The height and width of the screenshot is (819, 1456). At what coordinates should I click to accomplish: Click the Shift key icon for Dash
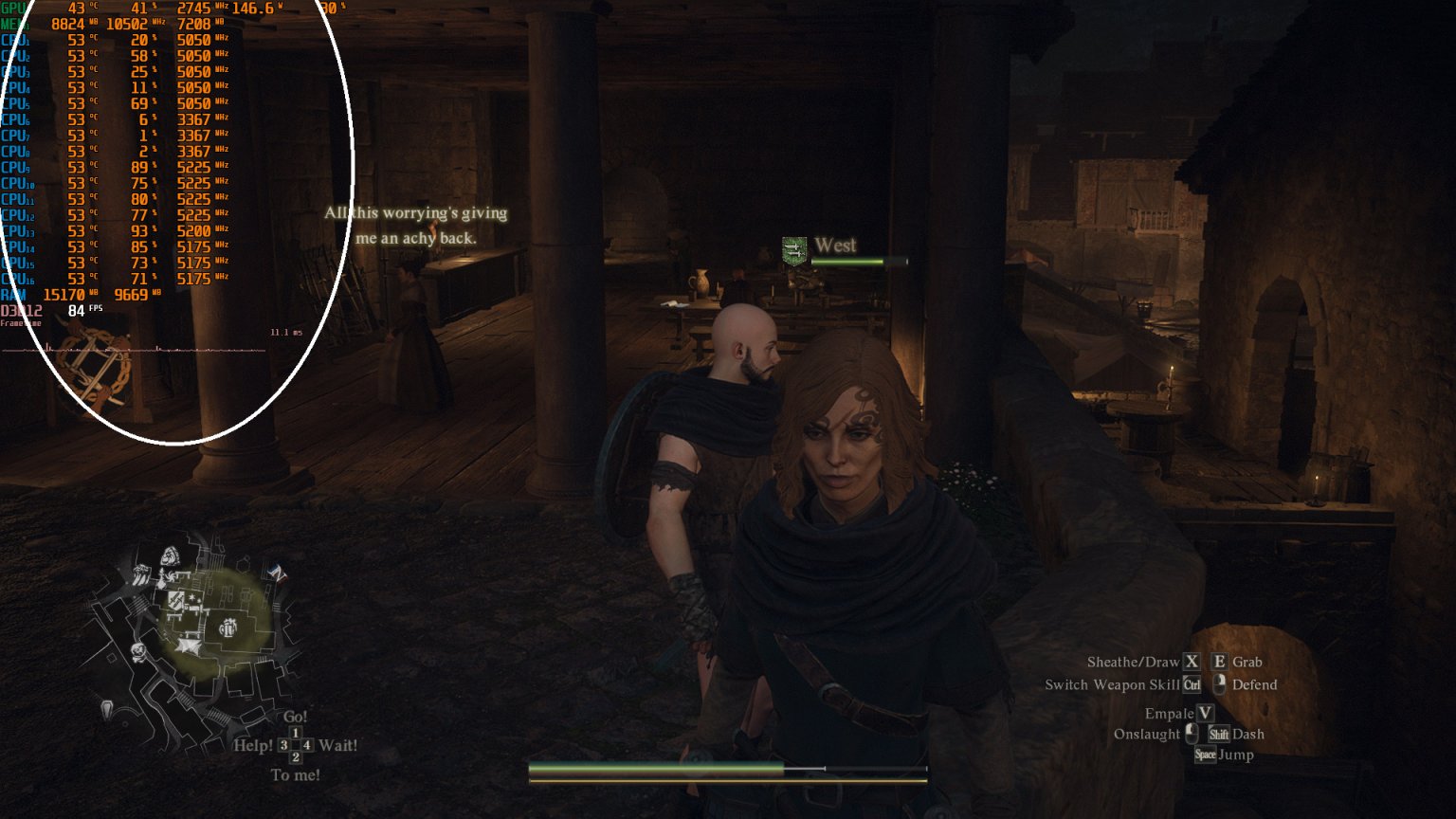1219,735
